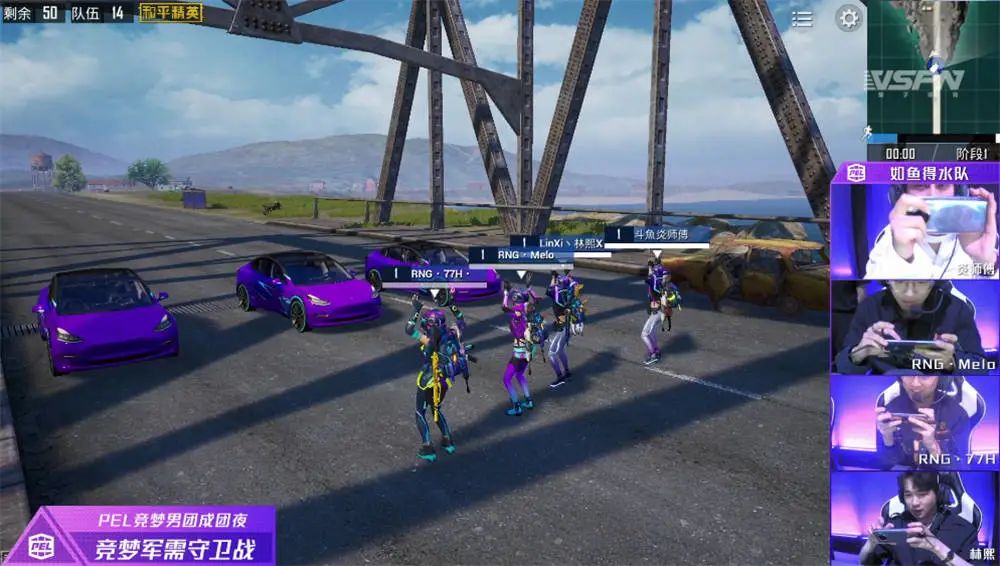Select the 林熙 player webcam feed
The width and height of the screenshot is (1000, 566).
[x=914, y=517]
